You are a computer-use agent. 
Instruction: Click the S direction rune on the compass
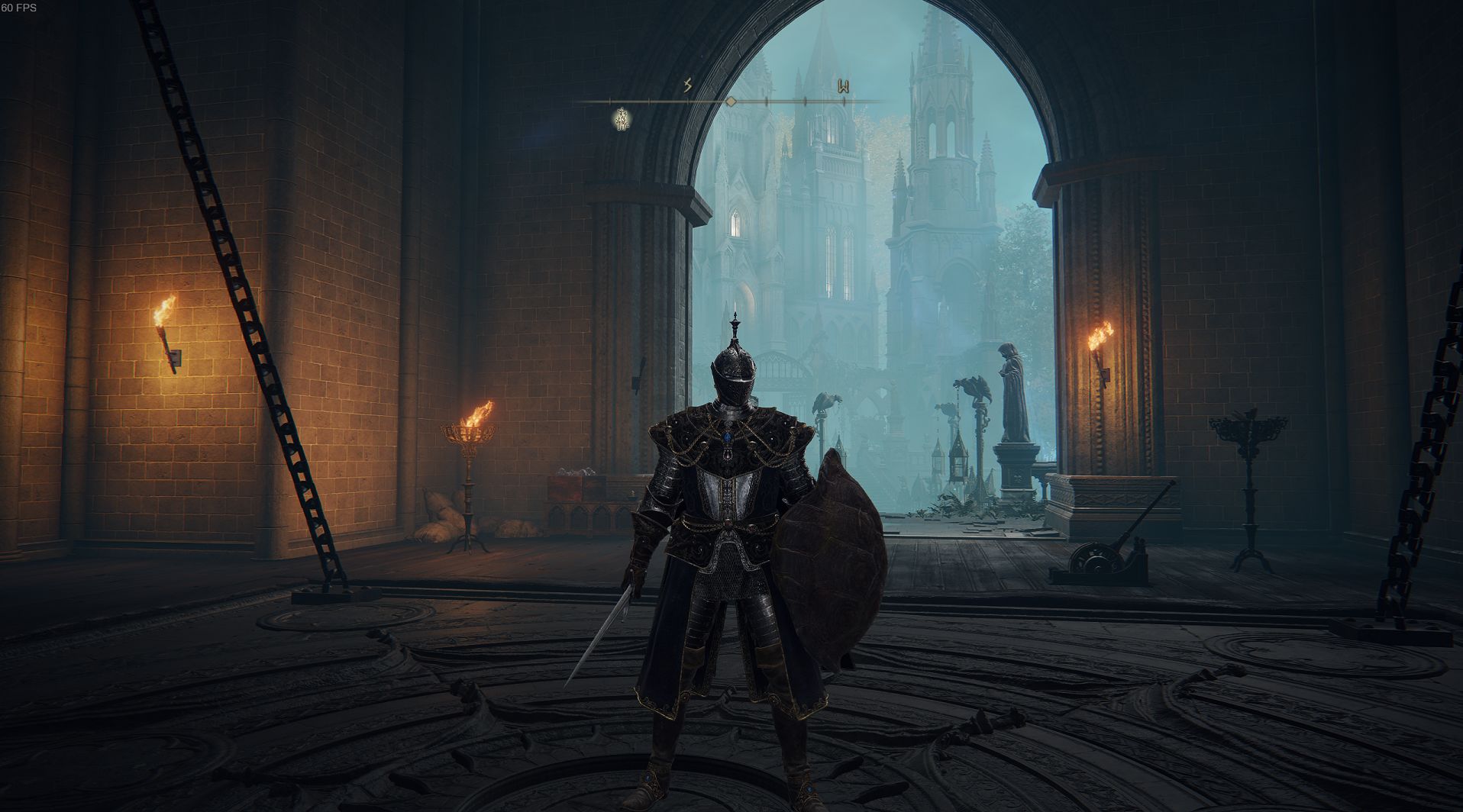pyautogui.click(x=687, y=85)
